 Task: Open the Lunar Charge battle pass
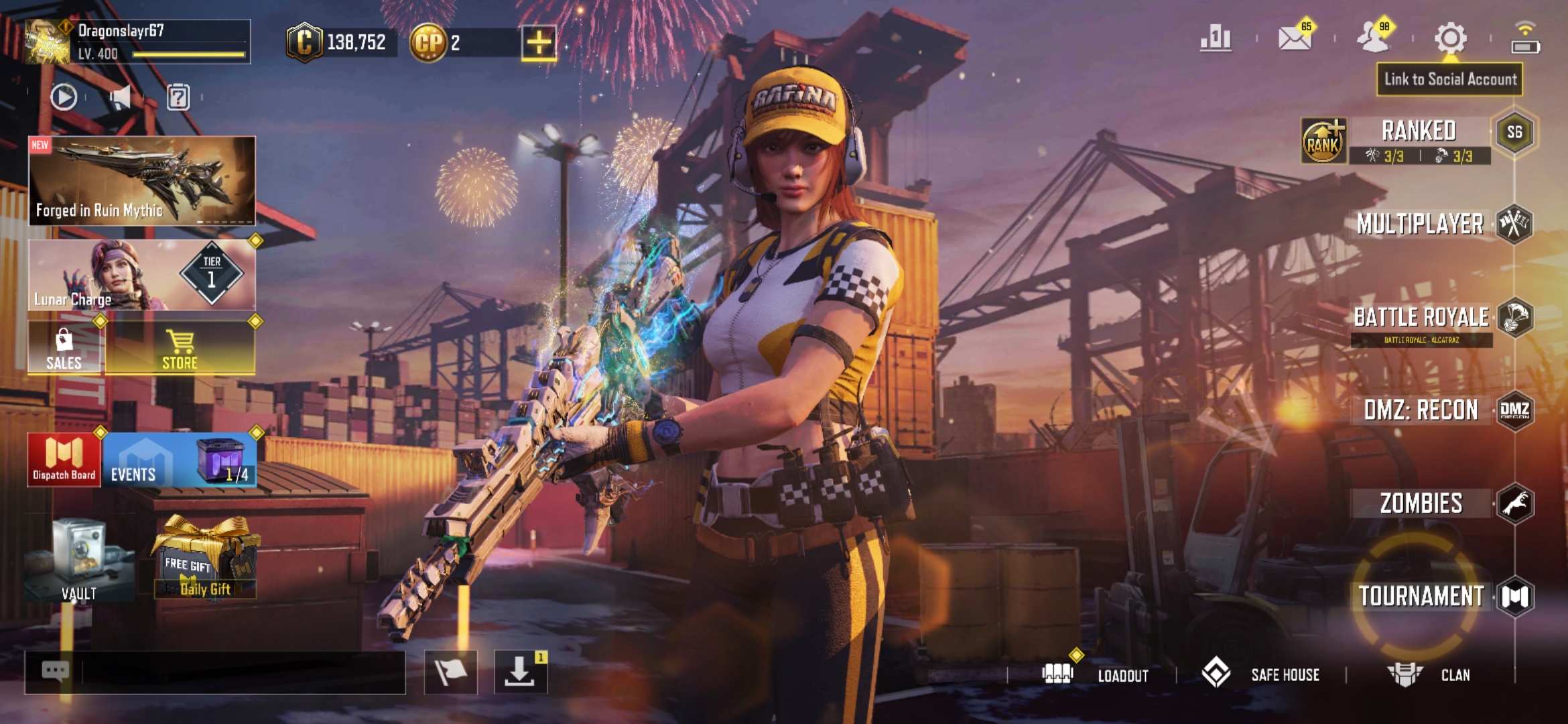coord(142,276)
